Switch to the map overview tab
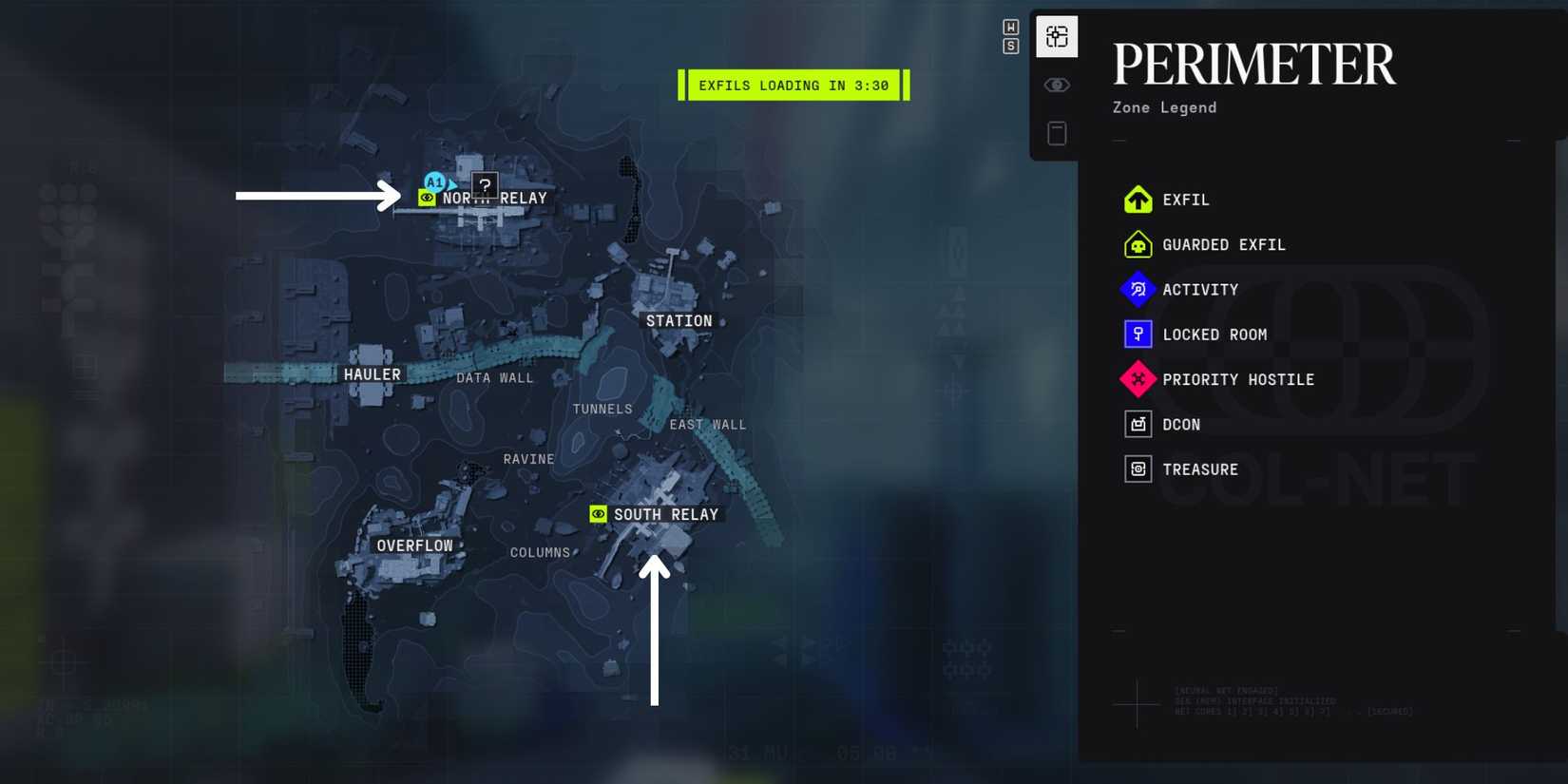1568x784 pixels. (x=1056, y=37)
